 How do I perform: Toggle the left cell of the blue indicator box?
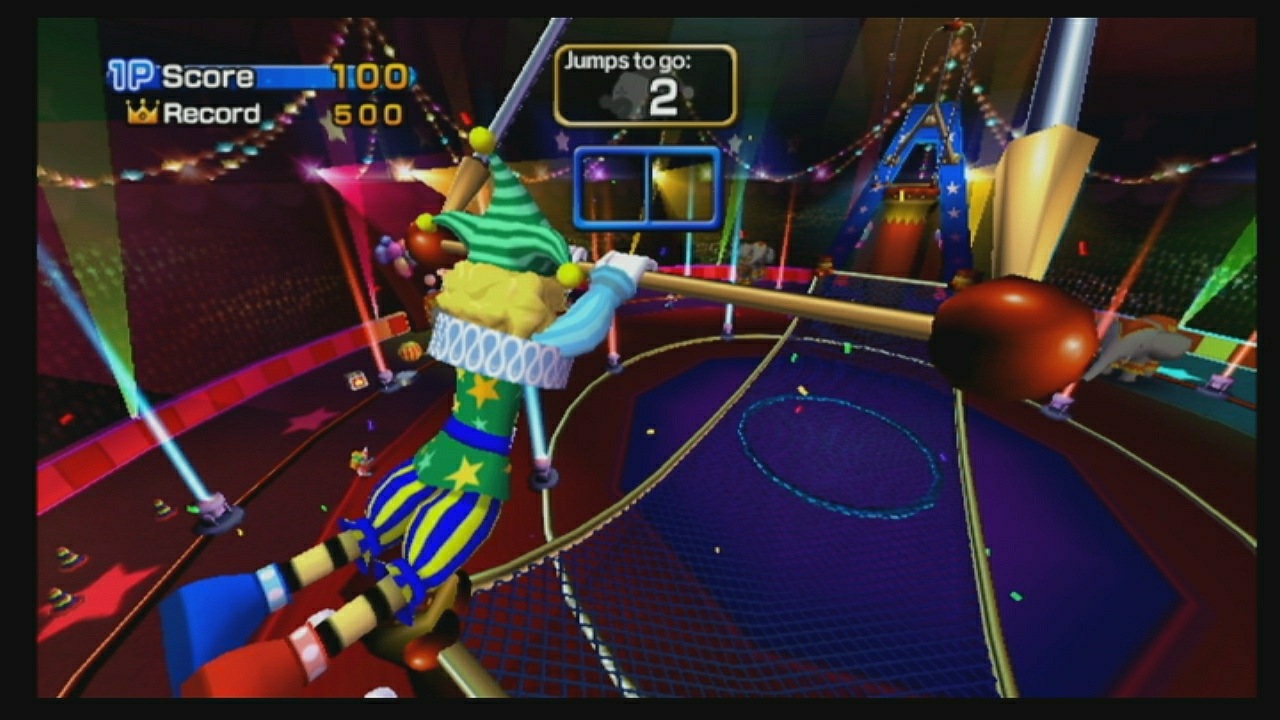point(612,185)
